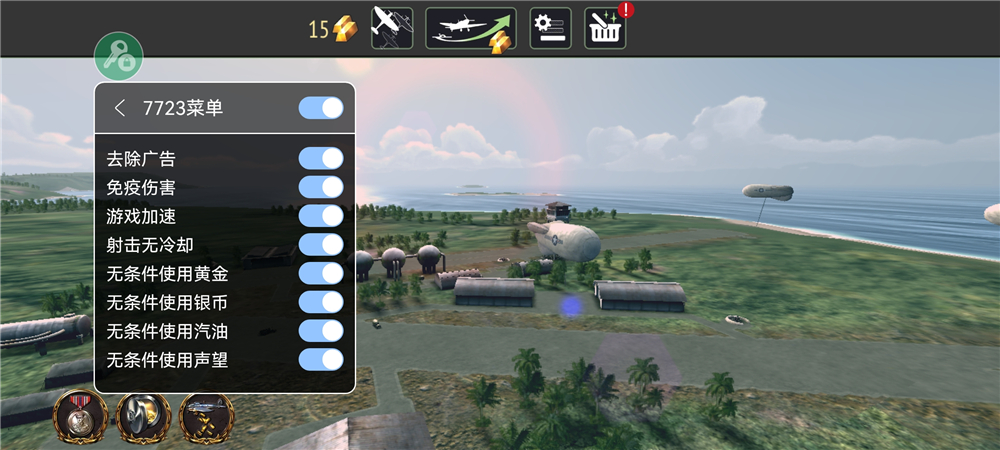The width and height of the screenshot is (1000, 450).
Task: Toggle the 无条件使用汽油 switch
Action: click(x=321, y=331)
